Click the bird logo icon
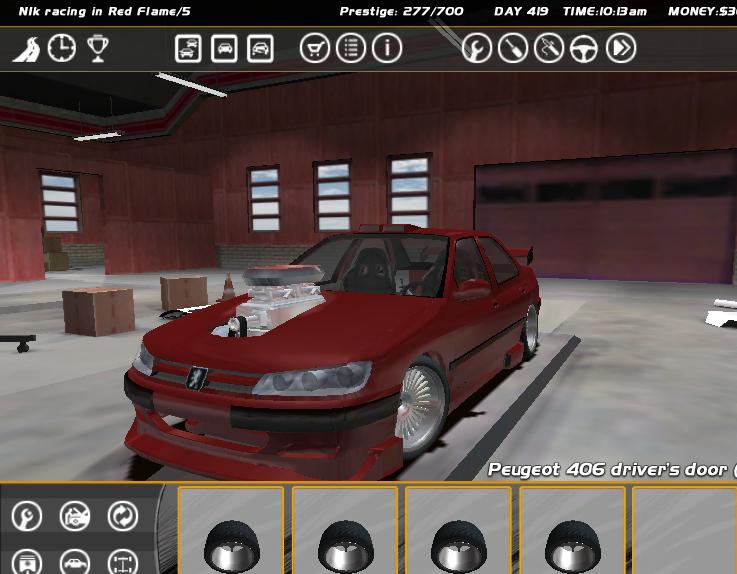 (26, 48)
